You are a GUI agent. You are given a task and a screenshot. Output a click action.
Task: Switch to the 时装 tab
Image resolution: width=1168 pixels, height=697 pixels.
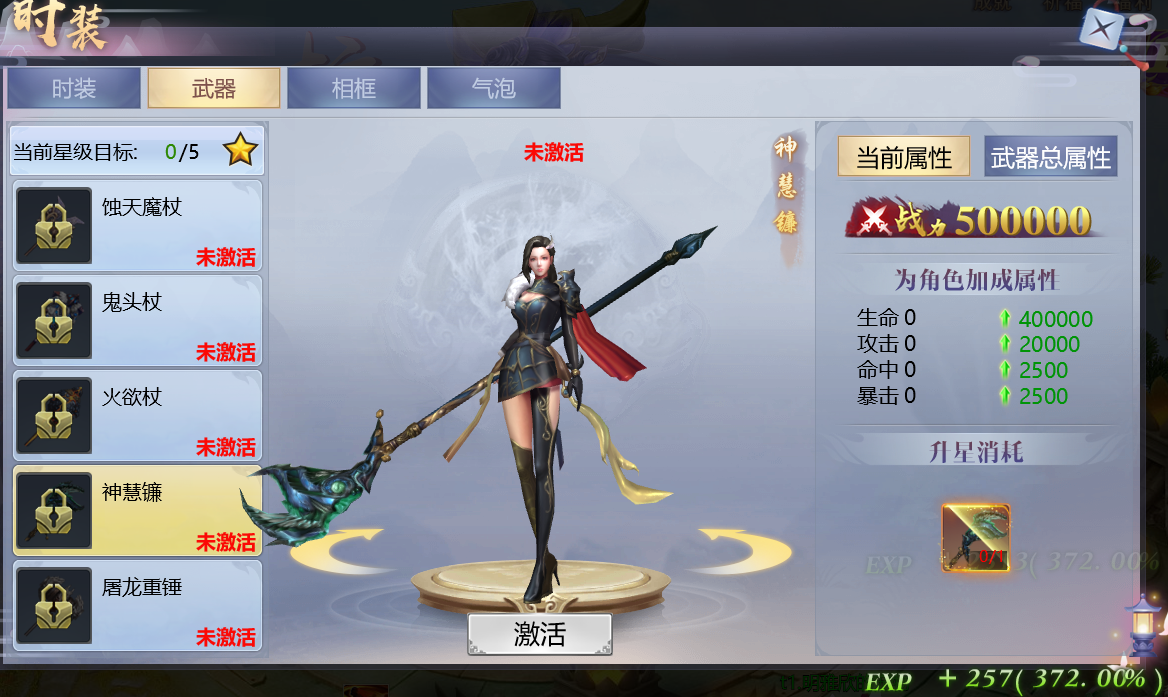tap(74, 88)
